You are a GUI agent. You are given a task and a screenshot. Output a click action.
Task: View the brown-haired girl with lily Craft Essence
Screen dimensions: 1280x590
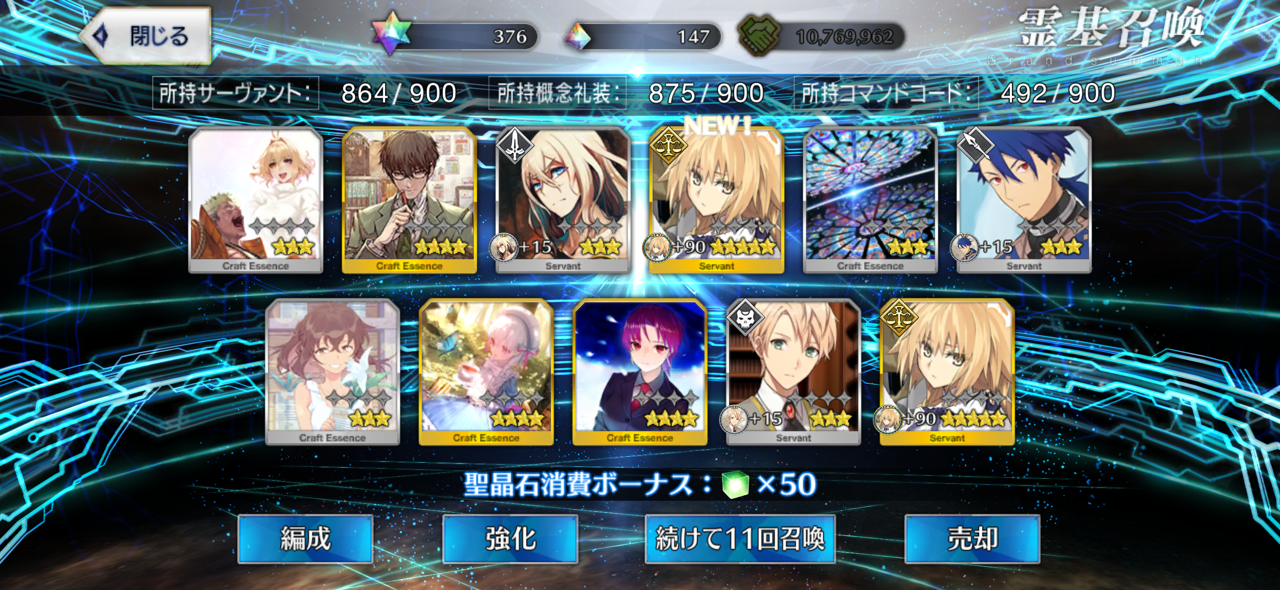tap(332, 372)
